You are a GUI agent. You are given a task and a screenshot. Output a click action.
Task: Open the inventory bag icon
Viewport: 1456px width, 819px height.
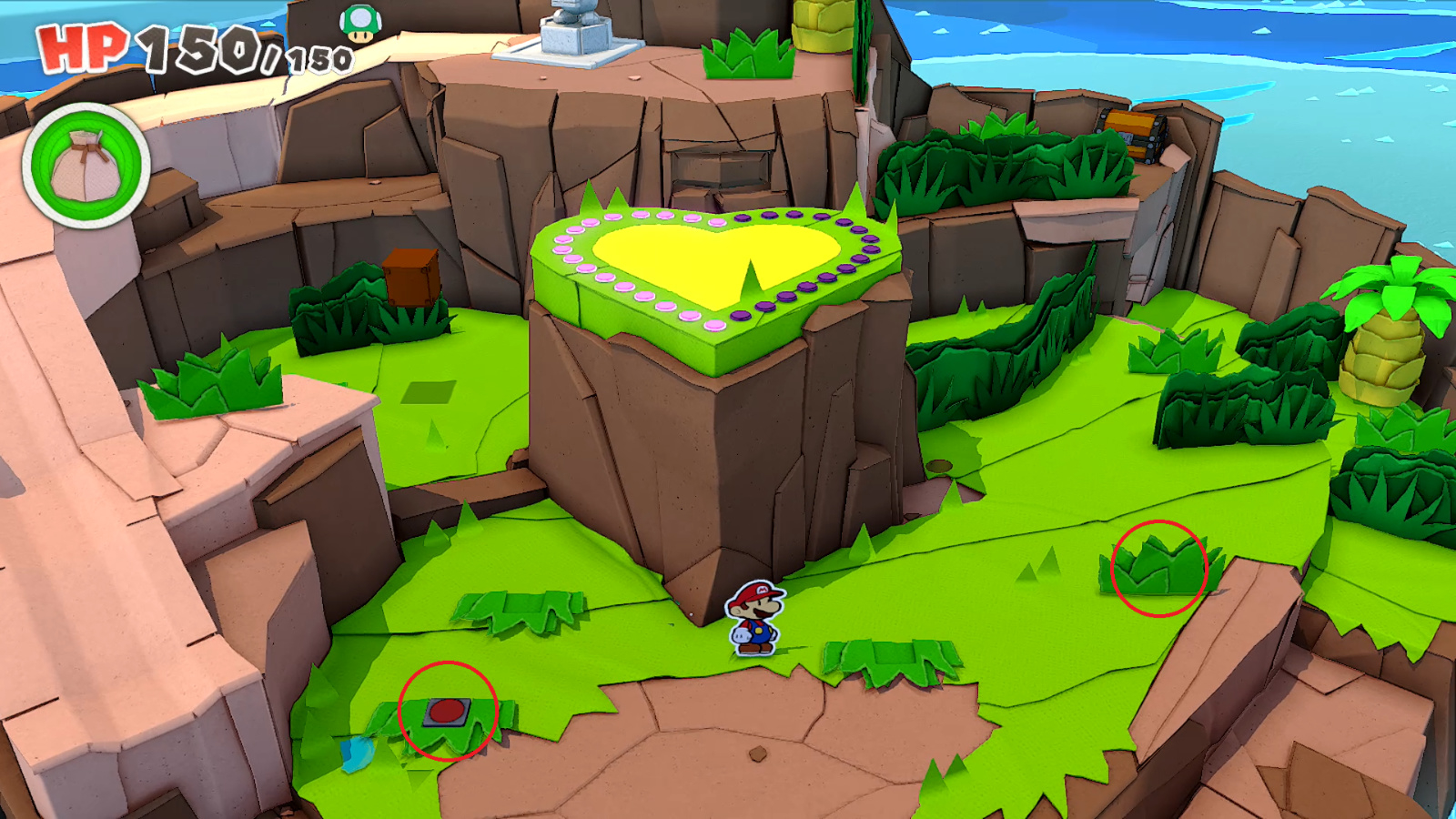[x=86, y=166]
